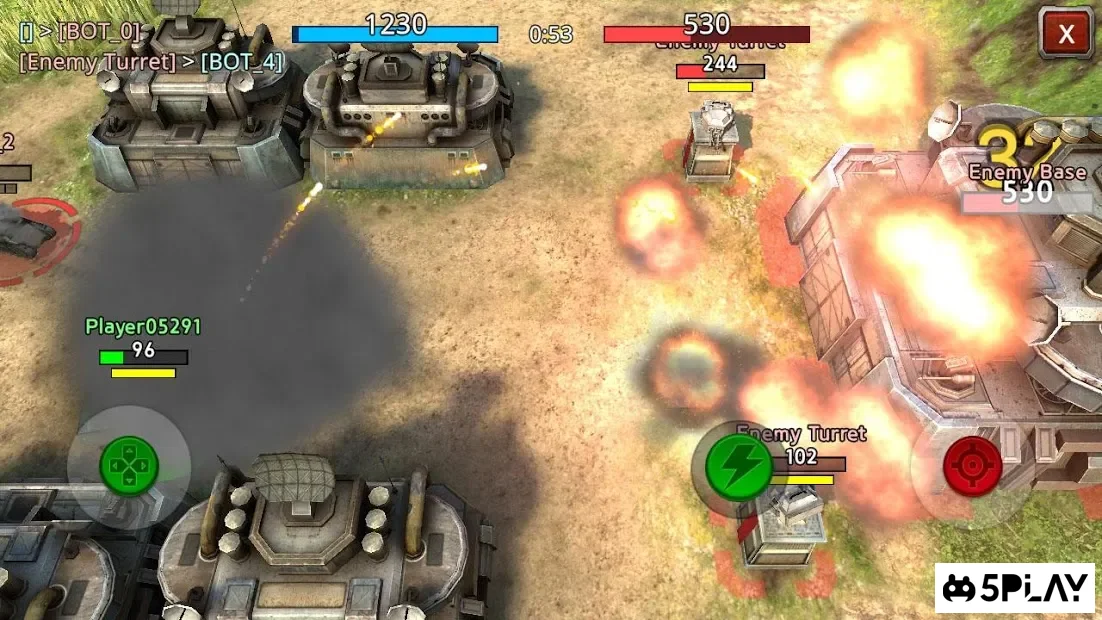Viewport: 1102px width, 620px height.
Task: Fire with the red crosshair button
Action: click(x=972, y=466)
